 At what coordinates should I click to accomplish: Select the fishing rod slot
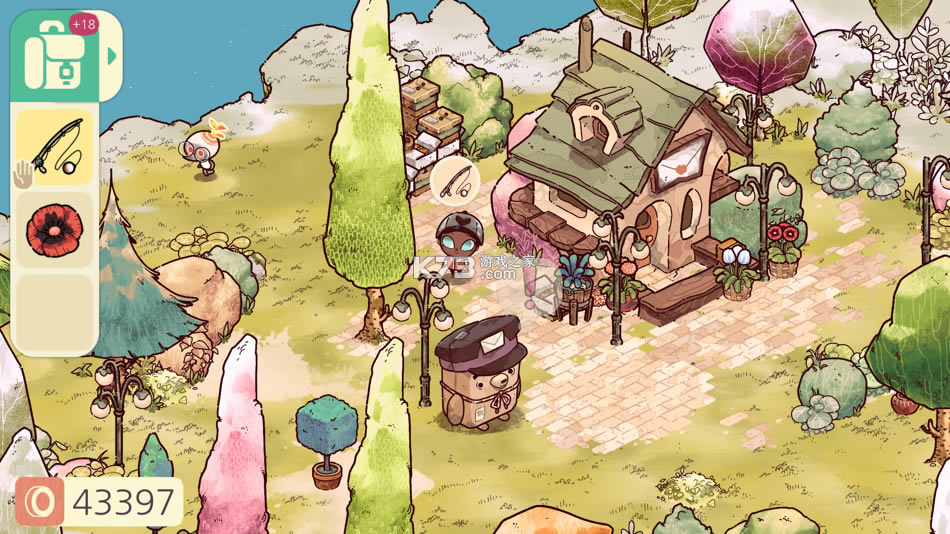(x=55, y=146)
